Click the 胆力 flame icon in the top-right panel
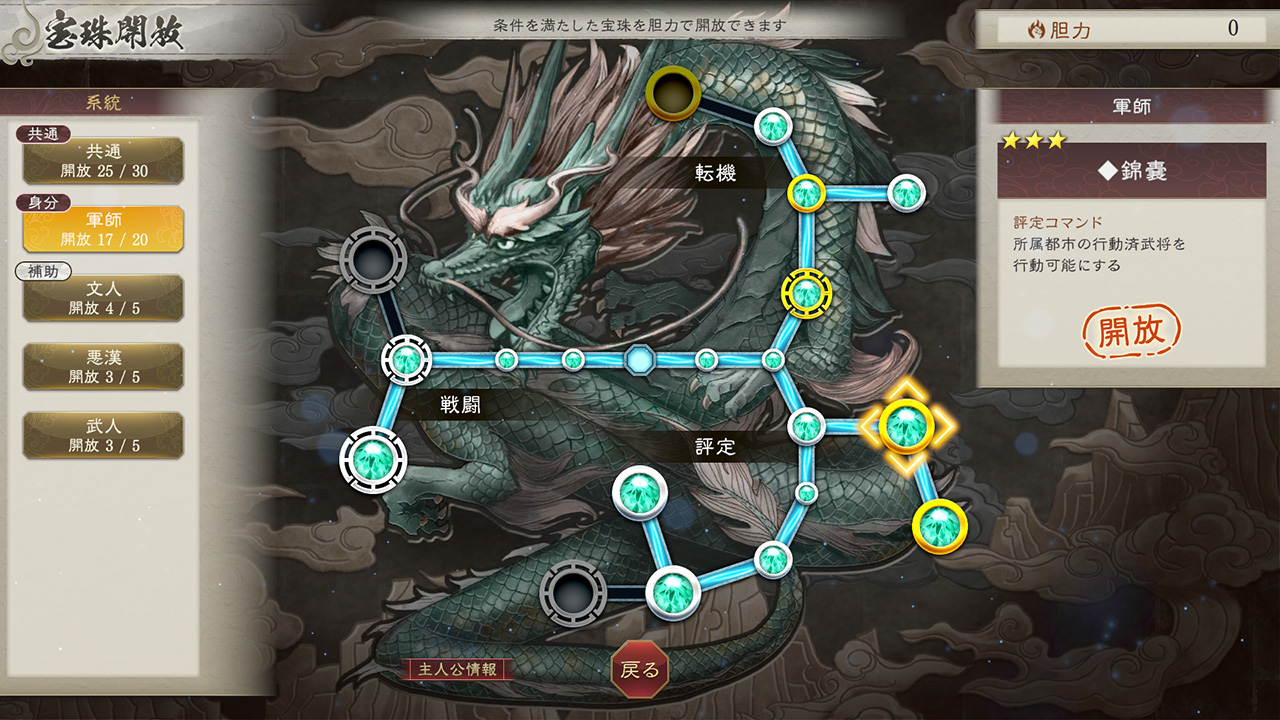The image size is (1280, 720). click(1037, 30)
